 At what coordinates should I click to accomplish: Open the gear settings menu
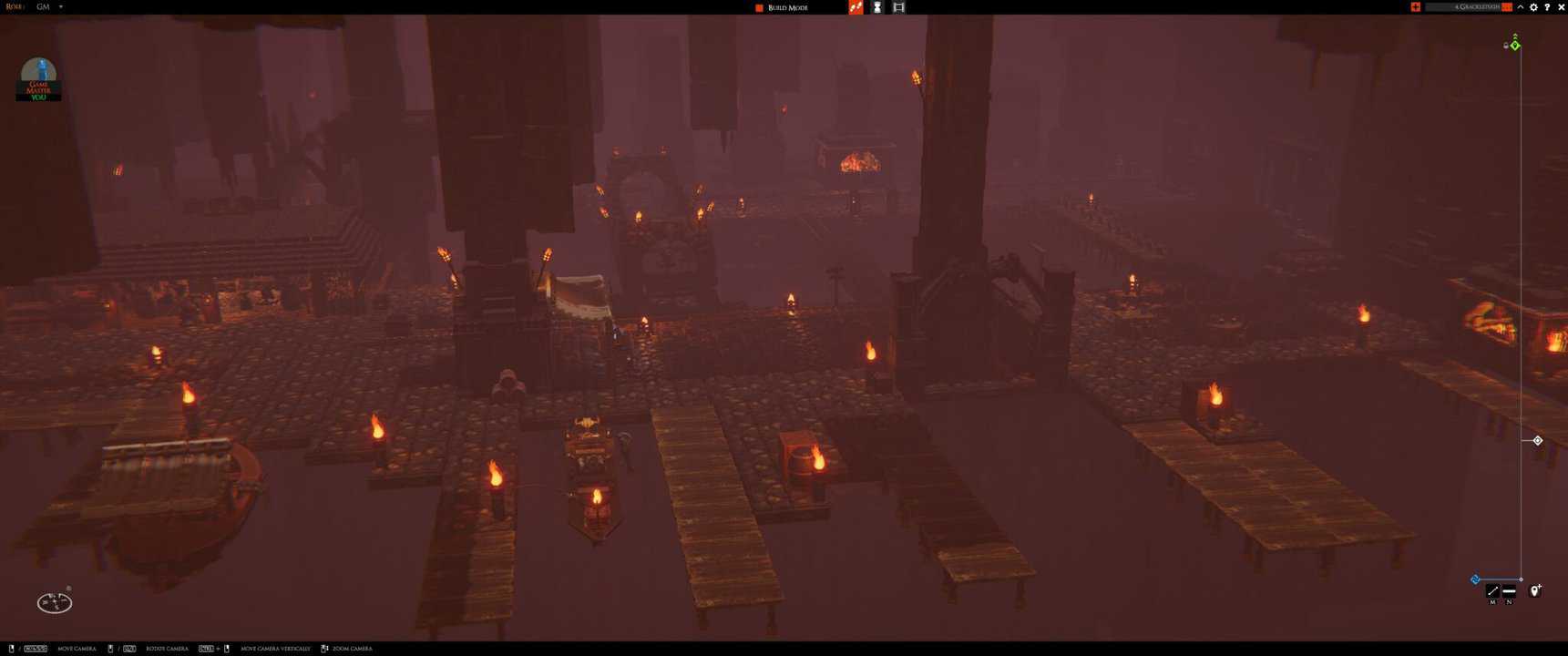tap(1533, 7)
